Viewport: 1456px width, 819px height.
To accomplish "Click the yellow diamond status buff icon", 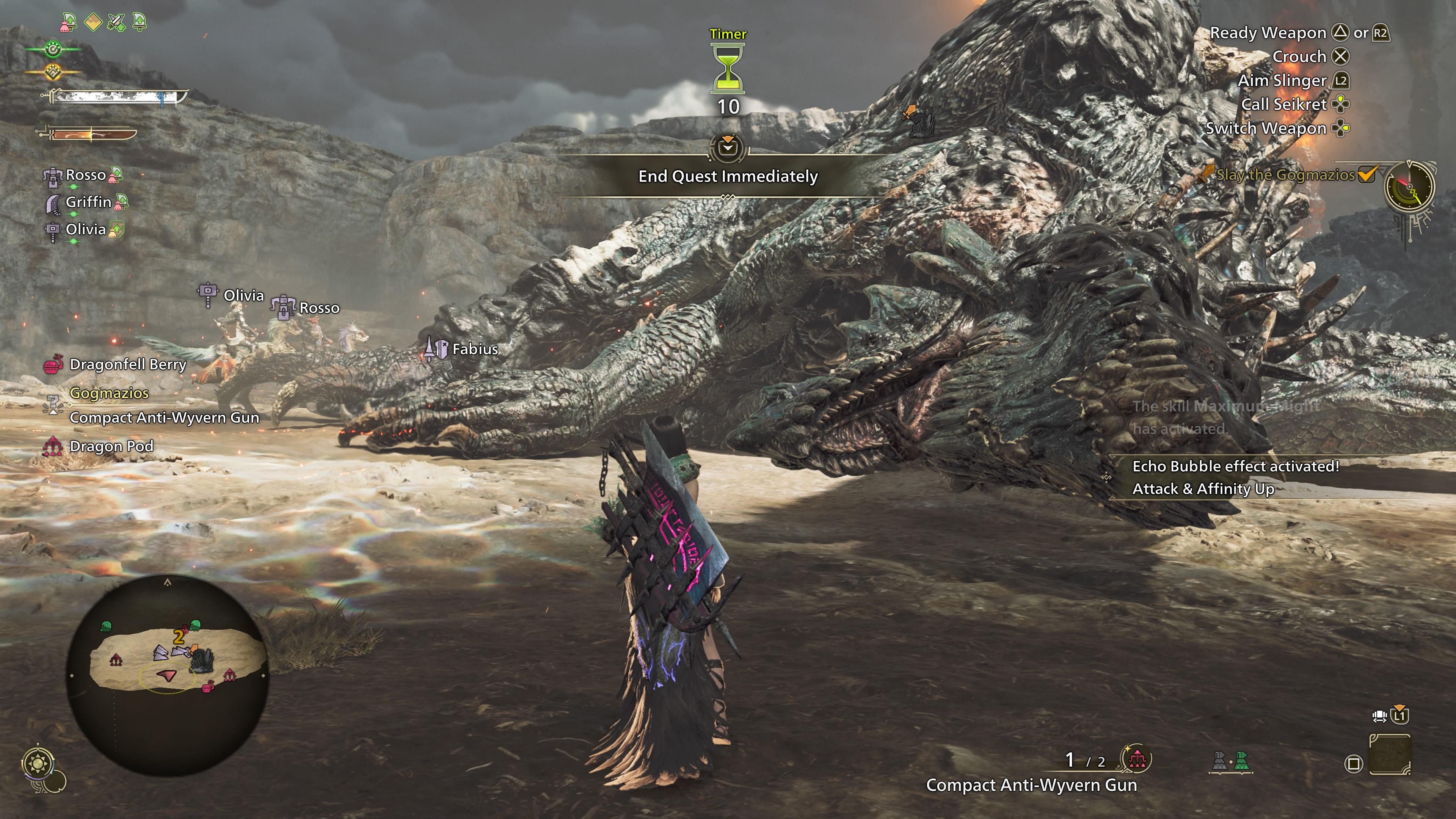I will (x=93, y=23).
